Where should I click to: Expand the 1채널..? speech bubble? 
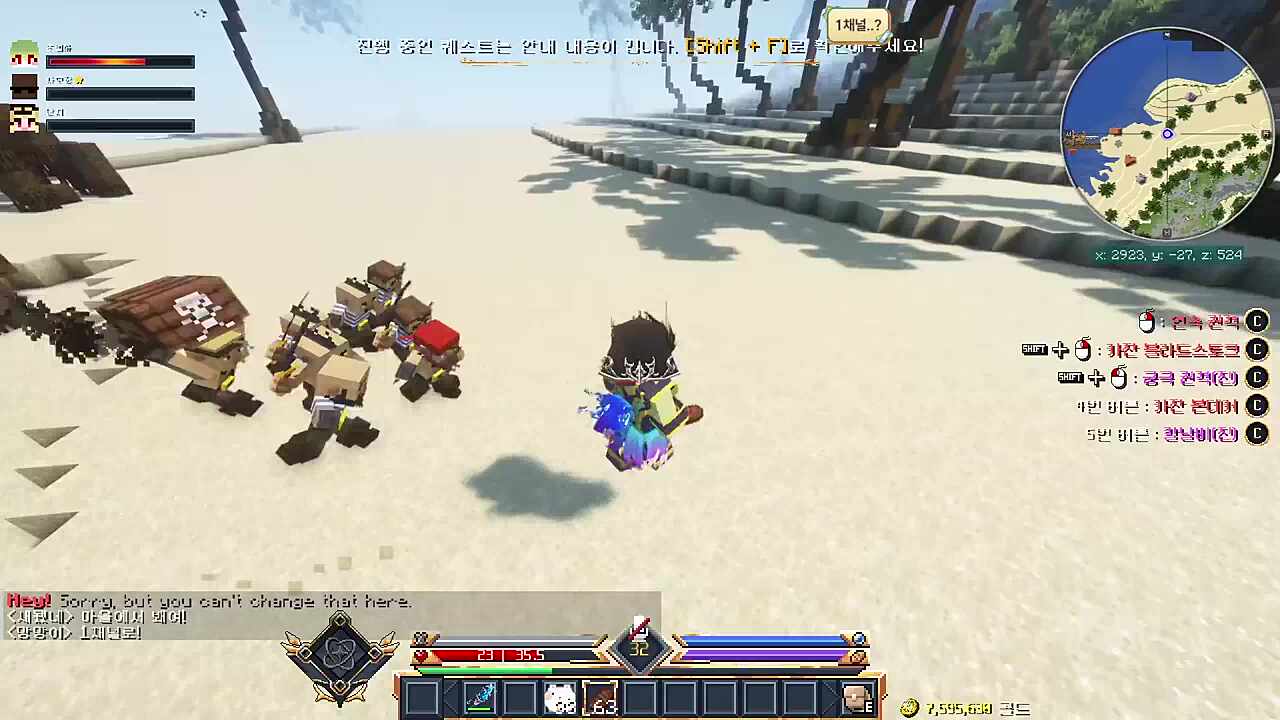coord(858,25)
